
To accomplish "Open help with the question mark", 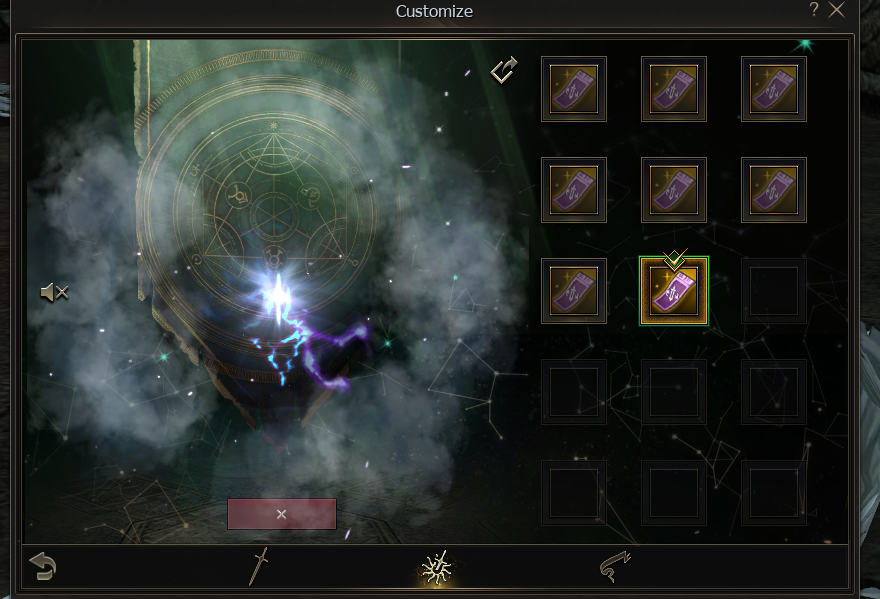I will tap(814, 10).
